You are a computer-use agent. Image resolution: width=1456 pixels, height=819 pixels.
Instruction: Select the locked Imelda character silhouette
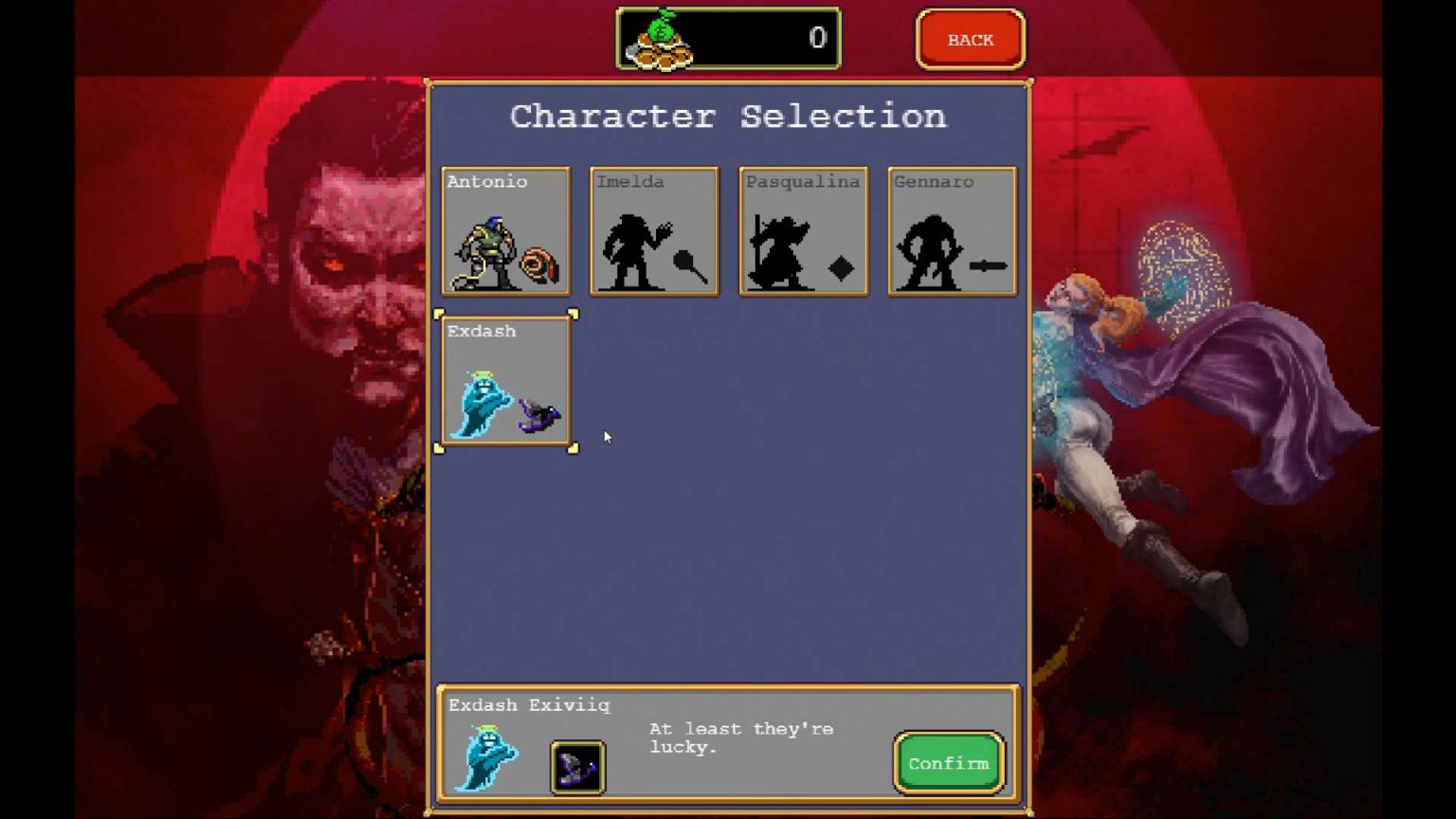click(654, 230)
